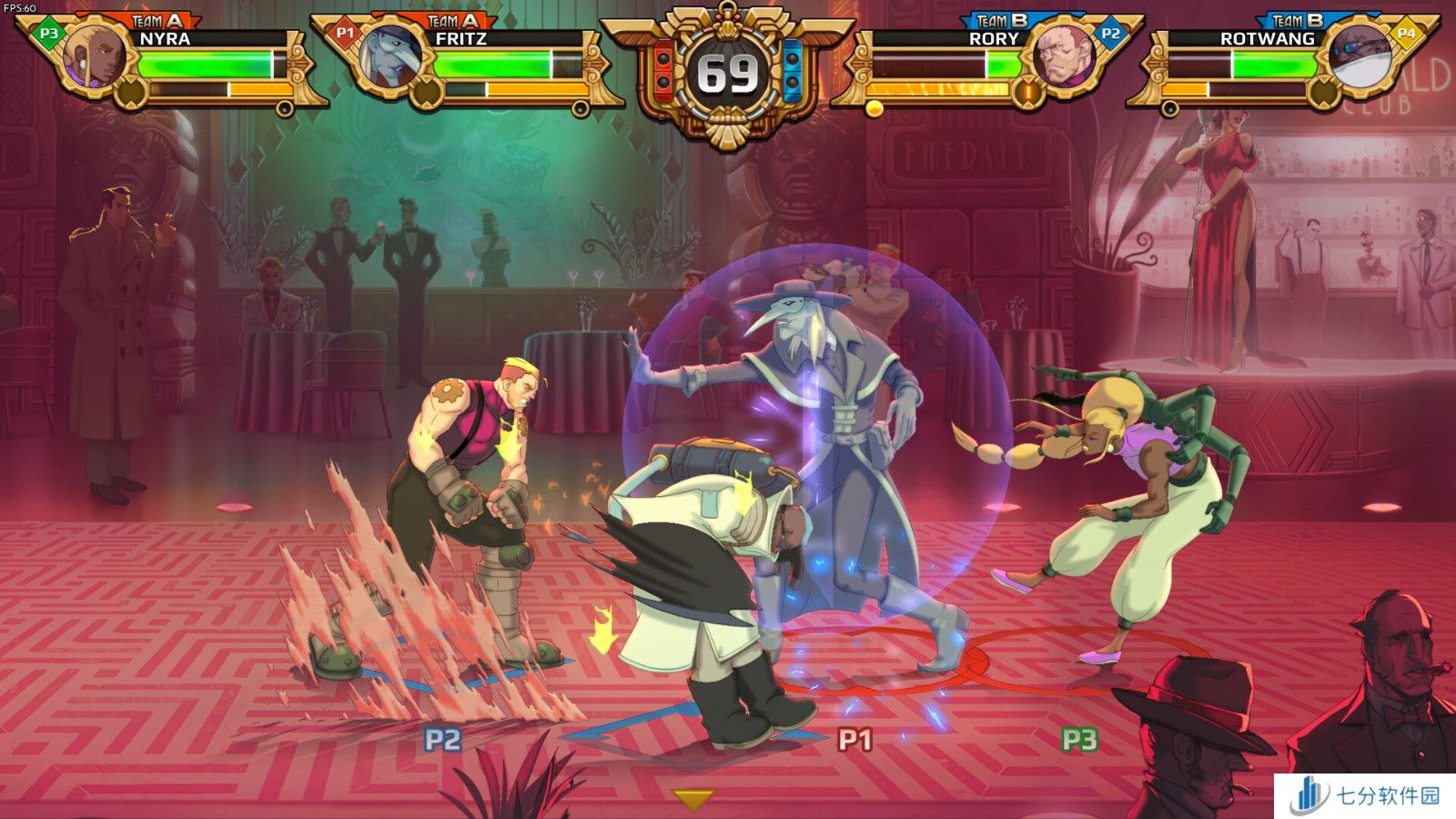Select Nyra's character portrait
Image resolution: width=1456 pixels, height=819 pixels.
[96, 56]
